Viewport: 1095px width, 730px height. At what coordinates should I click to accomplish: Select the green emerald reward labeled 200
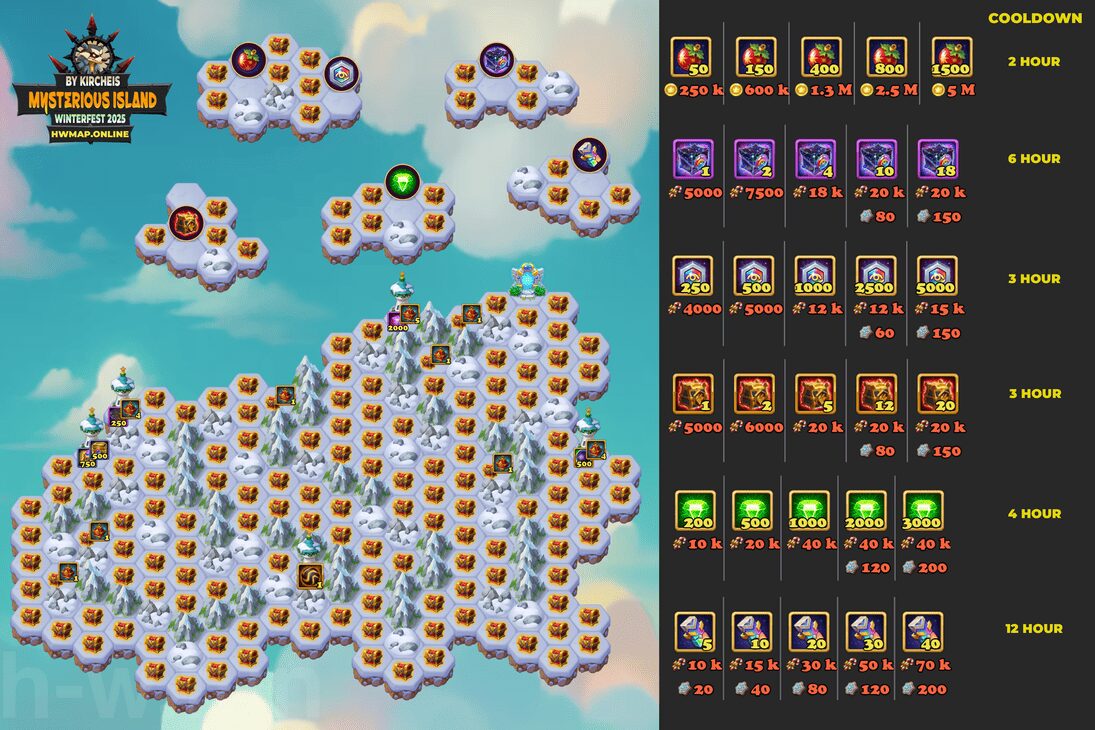point(695,510)
